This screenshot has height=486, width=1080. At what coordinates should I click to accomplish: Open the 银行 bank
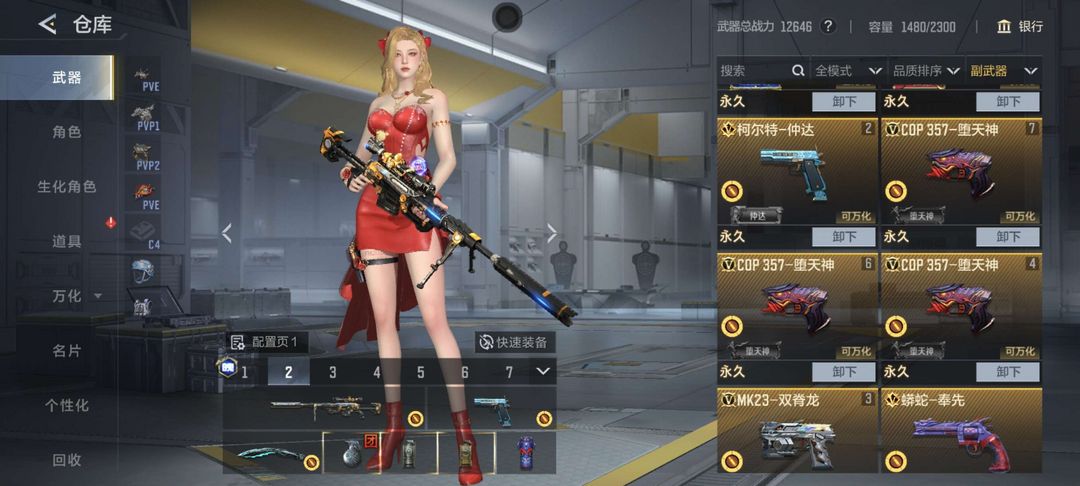tap(1020, 26)
